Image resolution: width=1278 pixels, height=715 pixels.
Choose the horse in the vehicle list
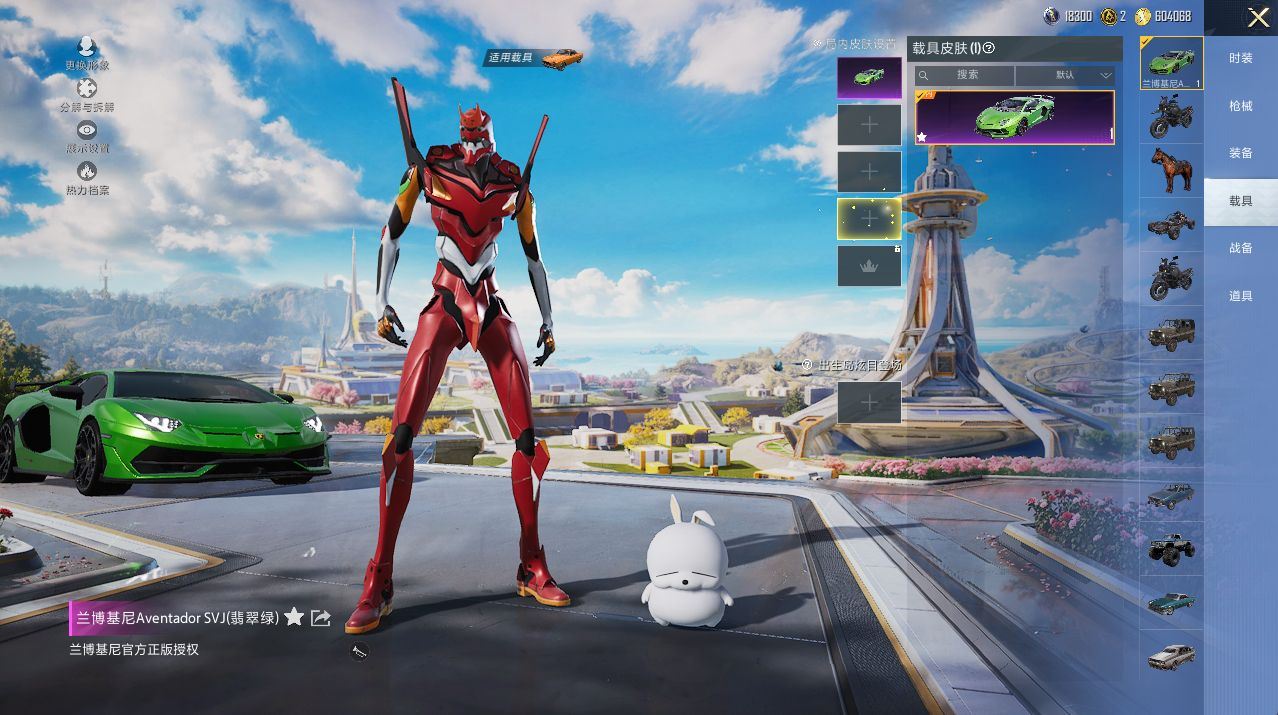pyautogui.click(x=1171, y=170)
